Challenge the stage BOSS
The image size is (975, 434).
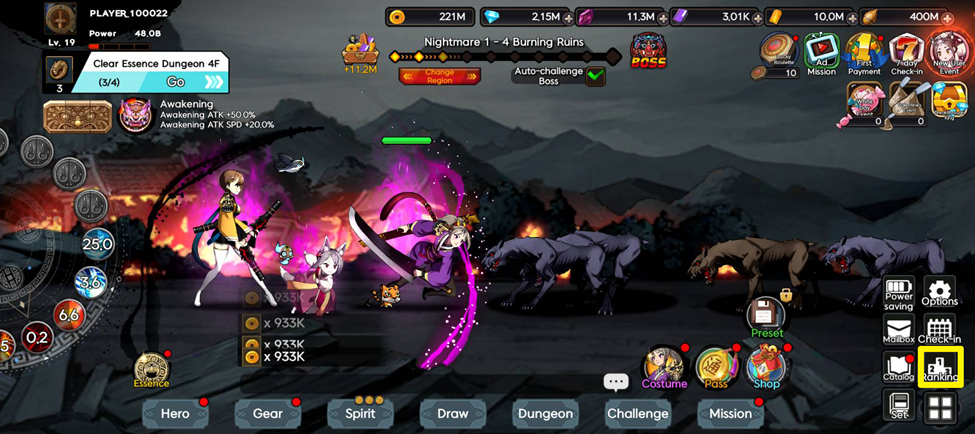pyautogui.click(x=648, y=52)
